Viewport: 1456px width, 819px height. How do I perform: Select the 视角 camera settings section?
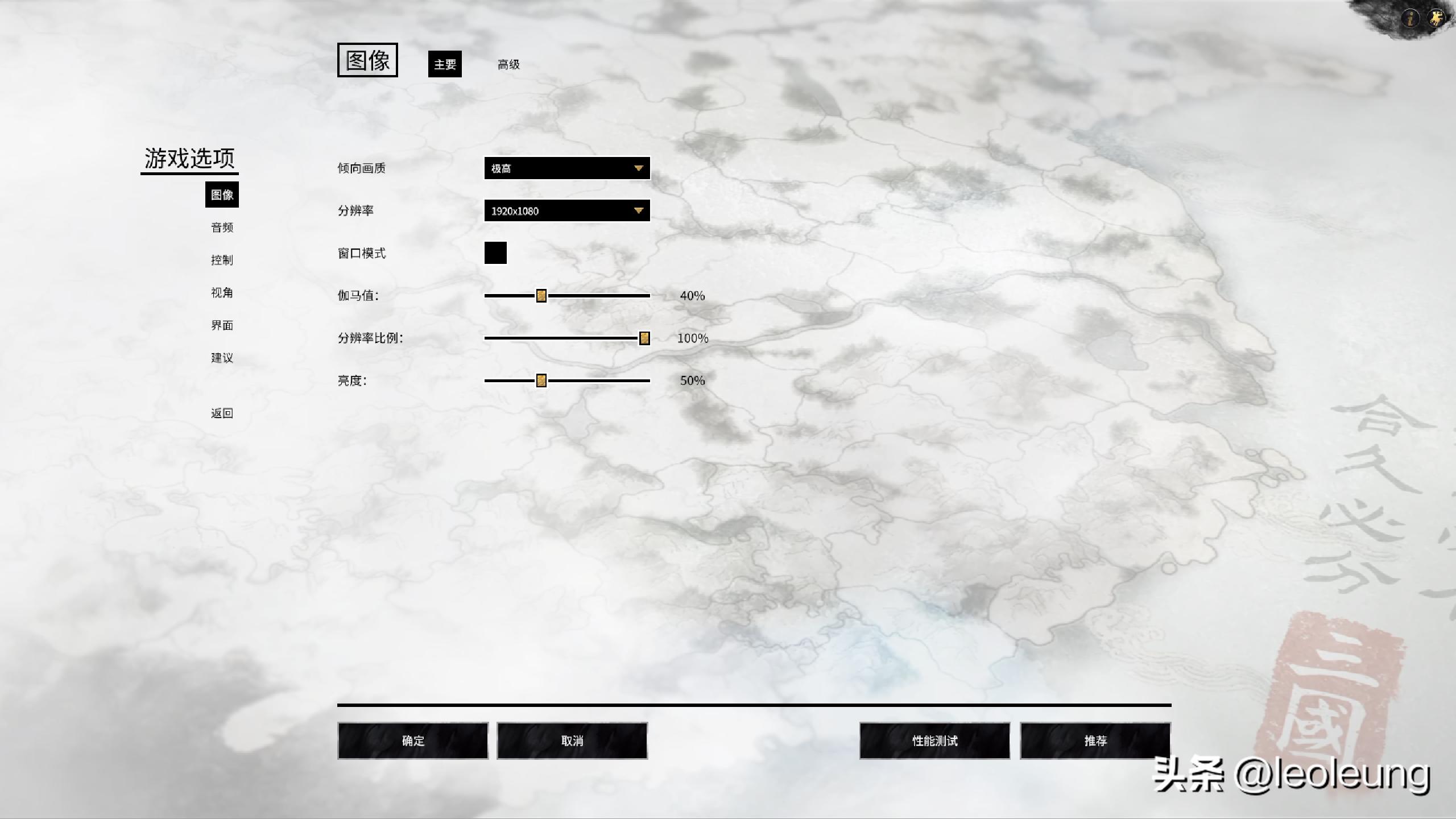[222, 292]
